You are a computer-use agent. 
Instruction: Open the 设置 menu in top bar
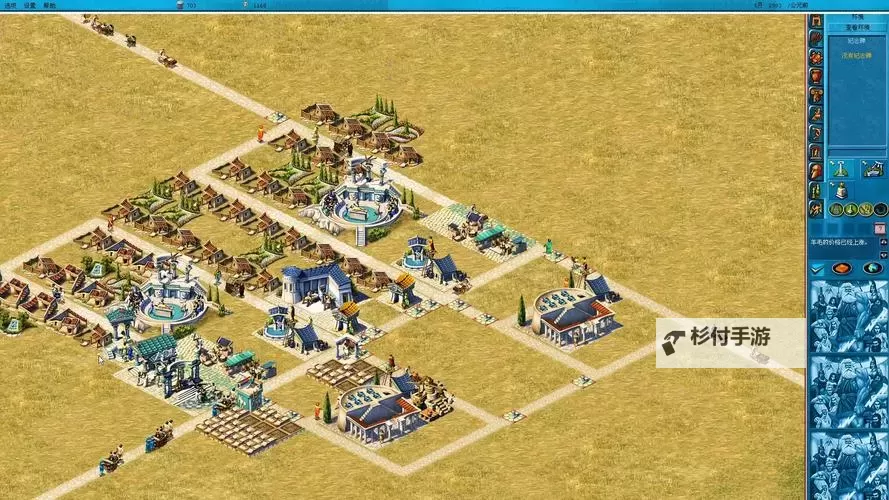[29, 5]
